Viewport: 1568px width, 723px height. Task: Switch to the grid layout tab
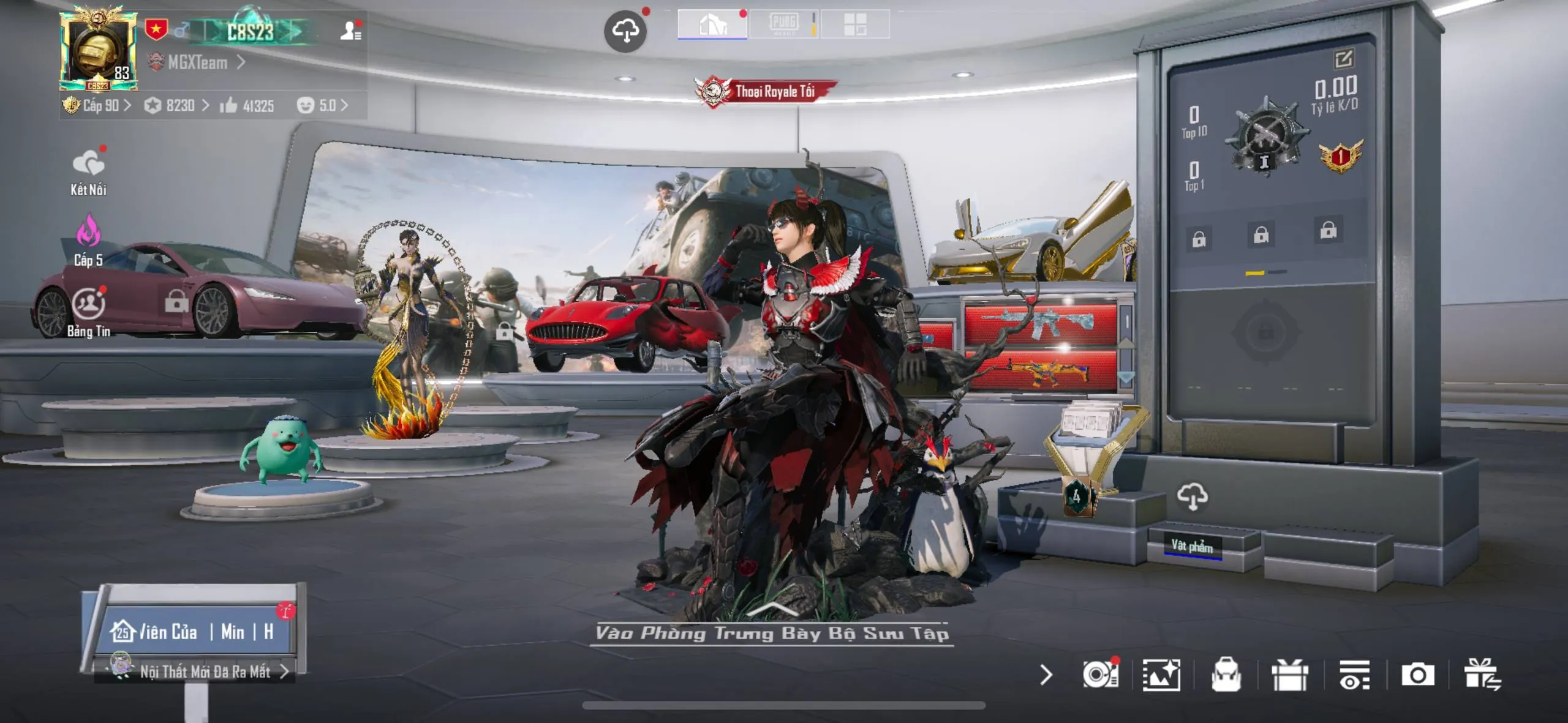pyautogui.click(x=855, y=25)
